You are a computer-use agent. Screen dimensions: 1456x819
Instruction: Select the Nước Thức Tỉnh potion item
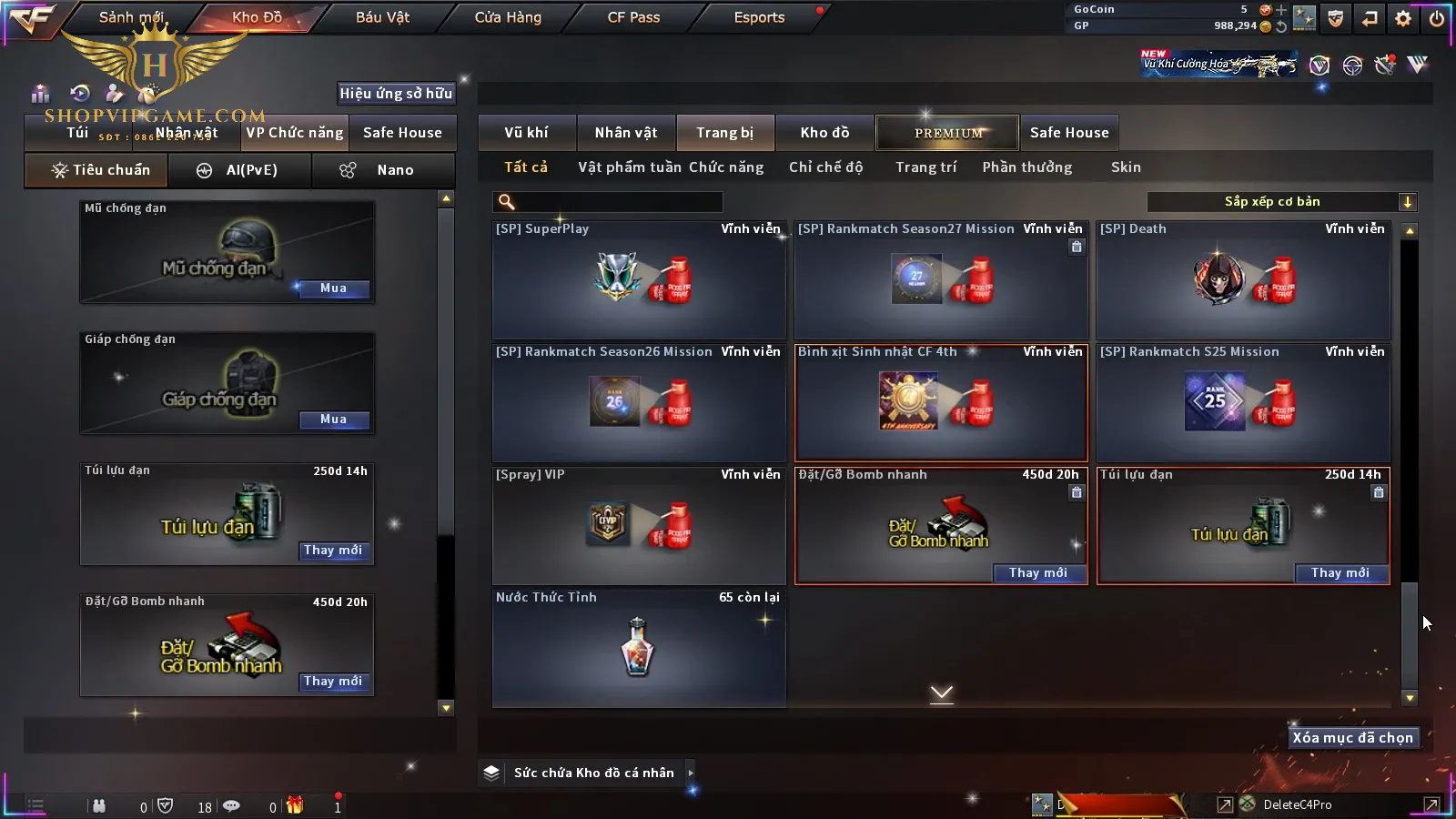[x=638, y=648]
